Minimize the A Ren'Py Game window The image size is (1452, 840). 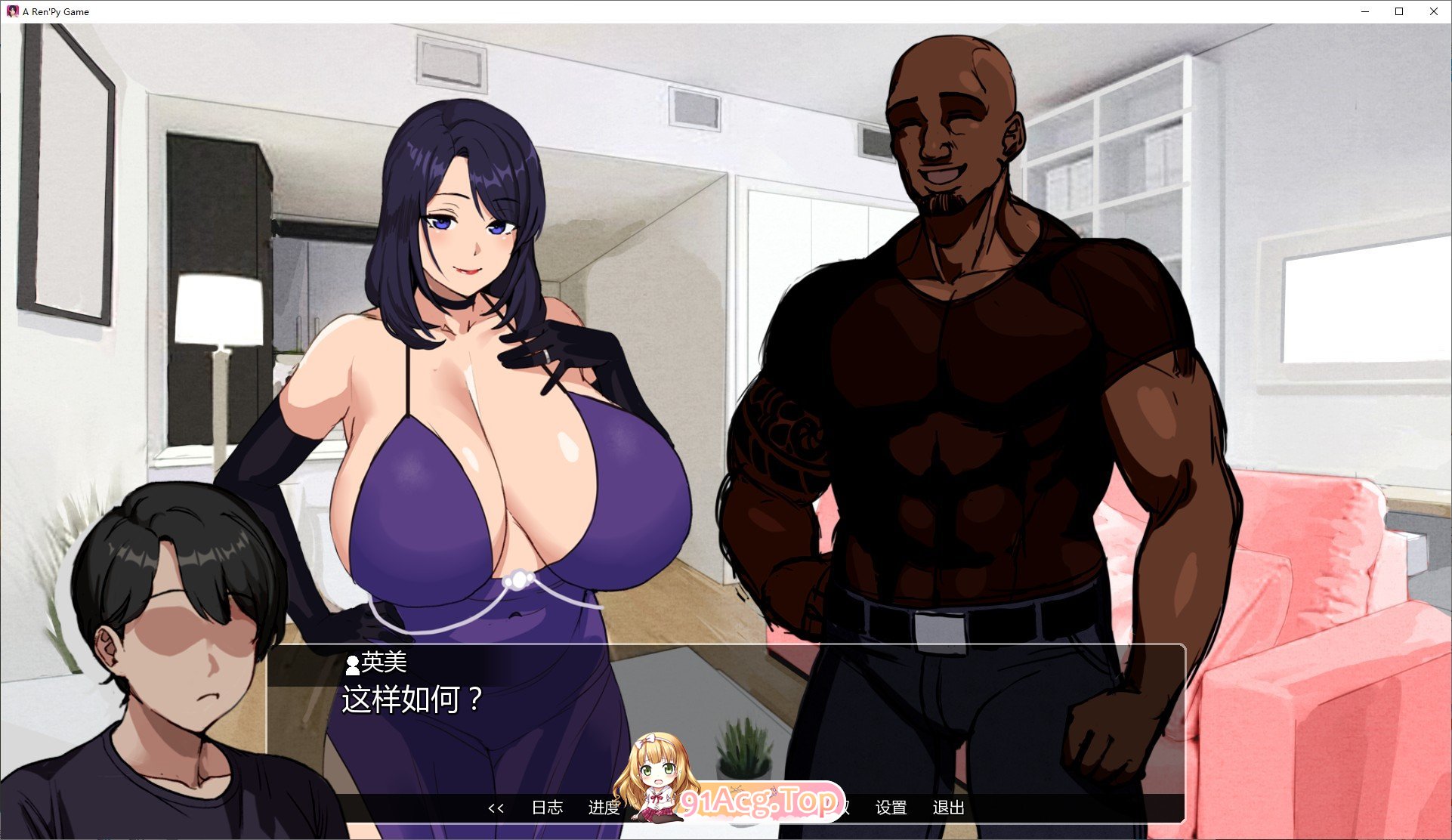point(1364,11)
